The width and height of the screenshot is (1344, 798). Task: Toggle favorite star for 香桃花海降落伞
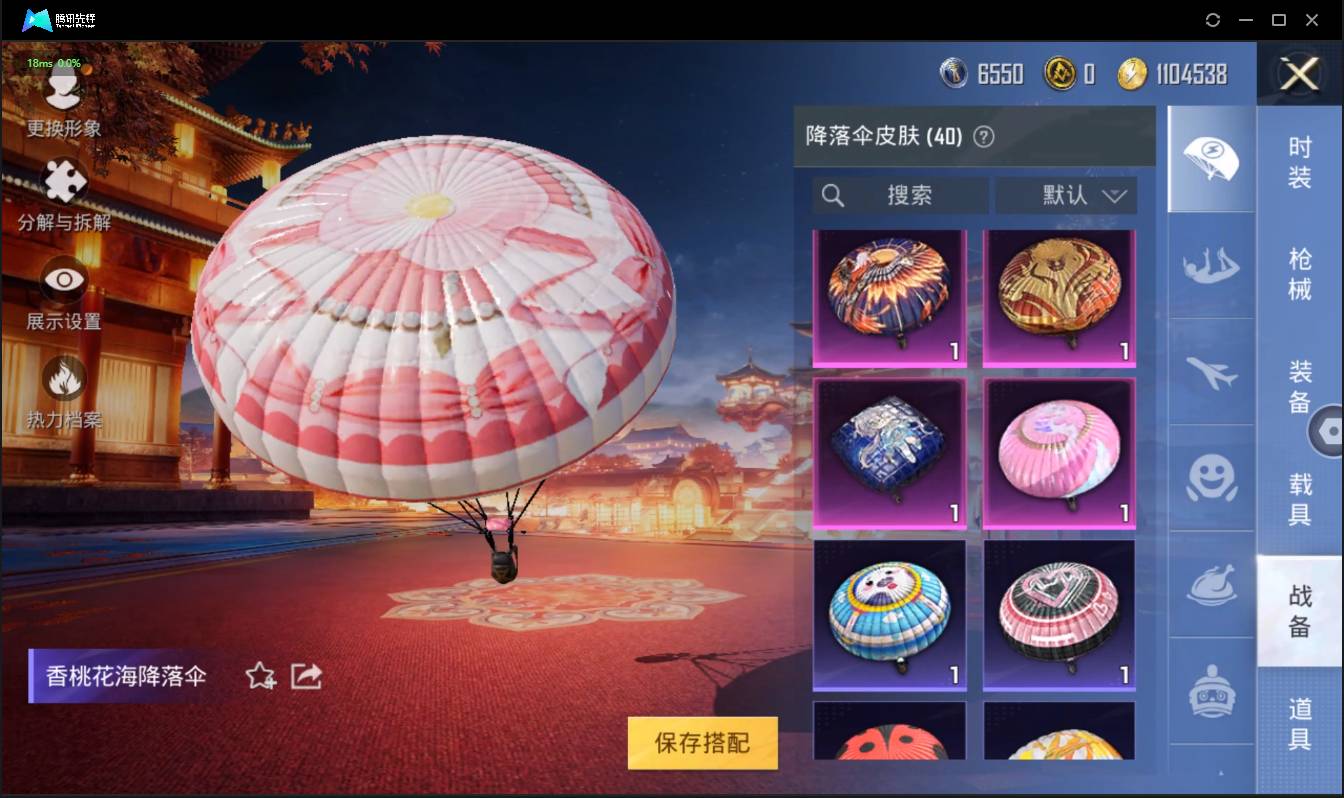258,677
